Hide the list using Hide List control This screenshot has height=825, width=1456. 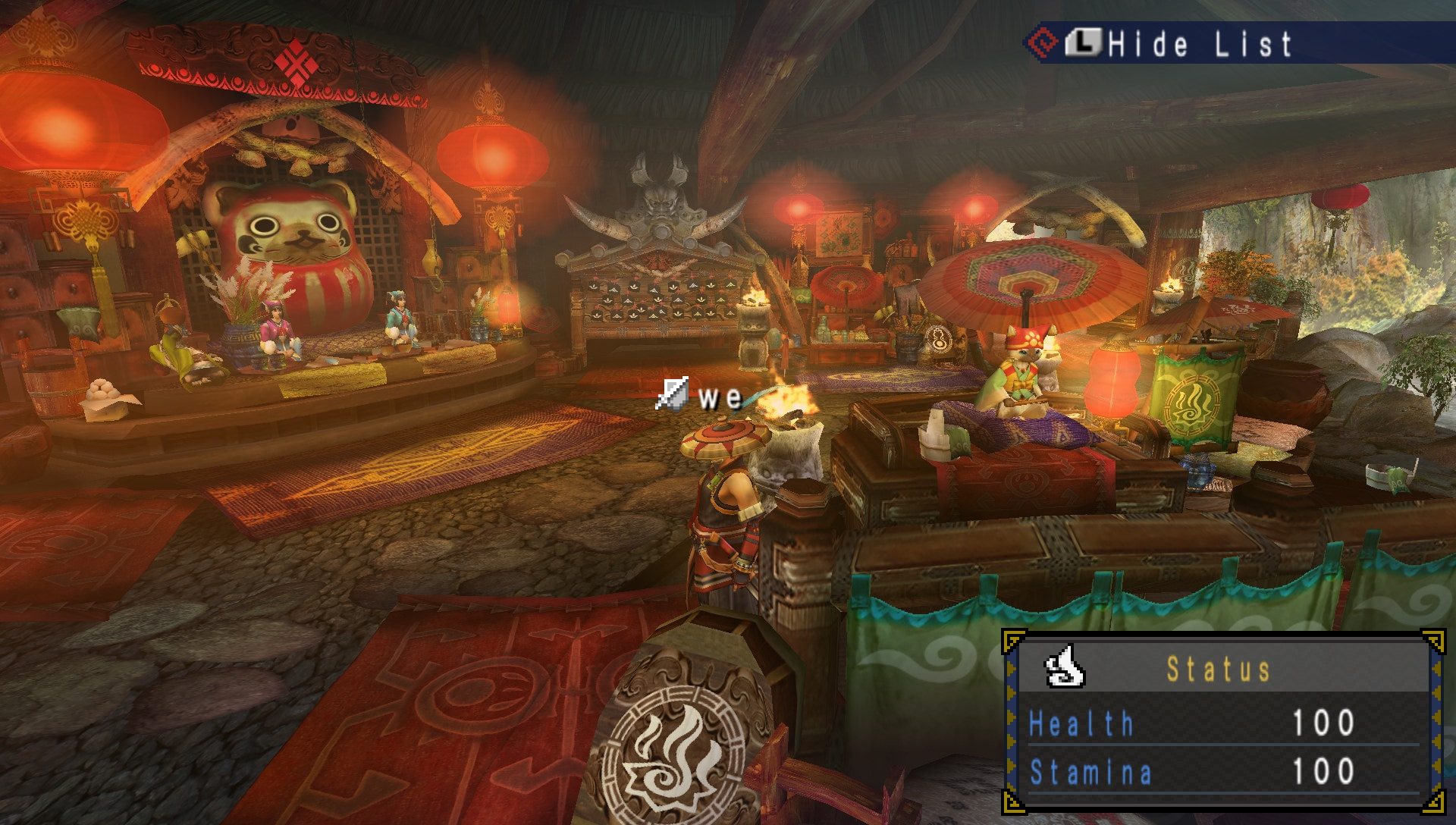(x=1198, y=43)
